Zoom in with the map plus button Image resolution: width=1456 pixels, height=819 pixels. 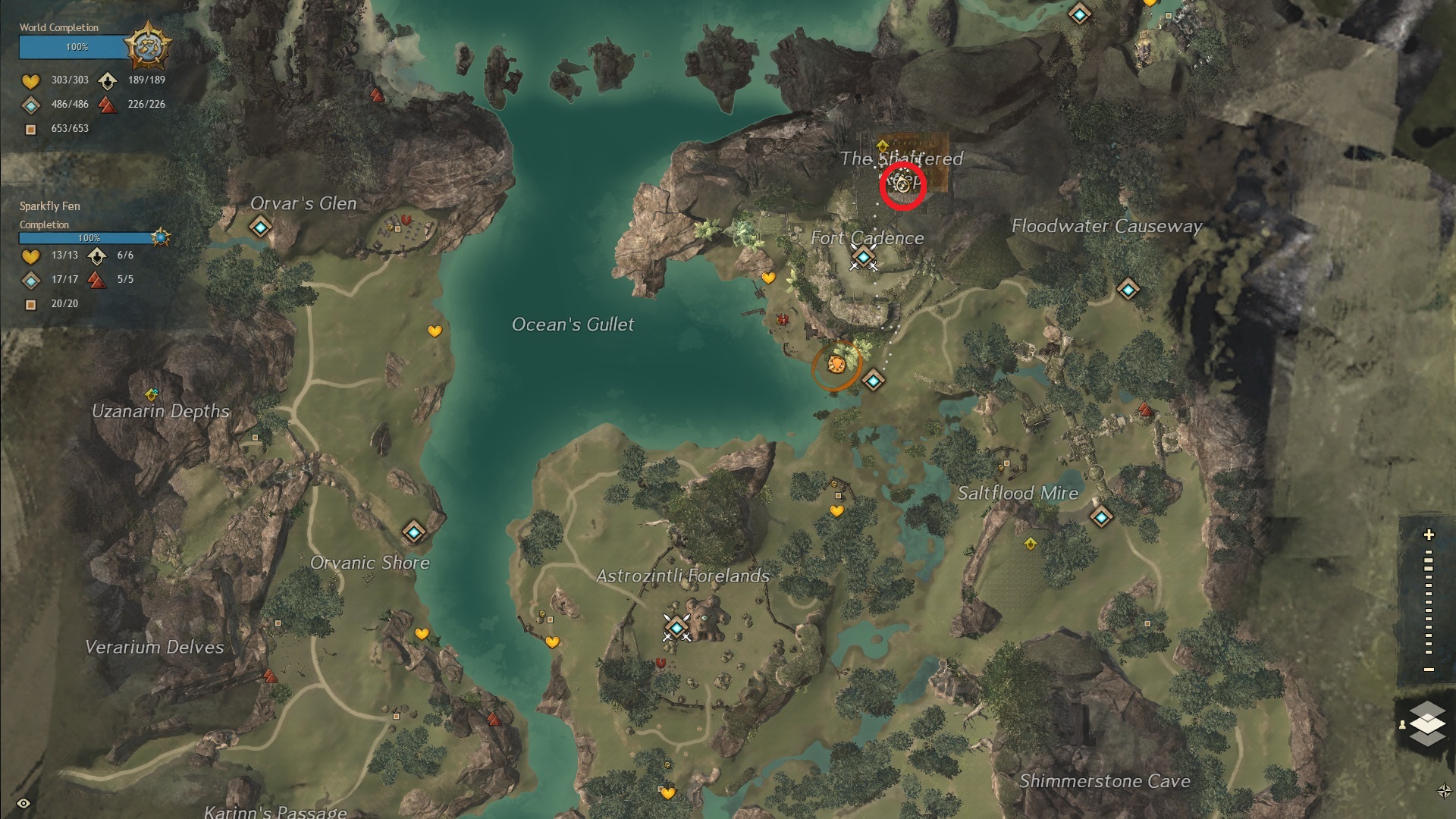1429,535
